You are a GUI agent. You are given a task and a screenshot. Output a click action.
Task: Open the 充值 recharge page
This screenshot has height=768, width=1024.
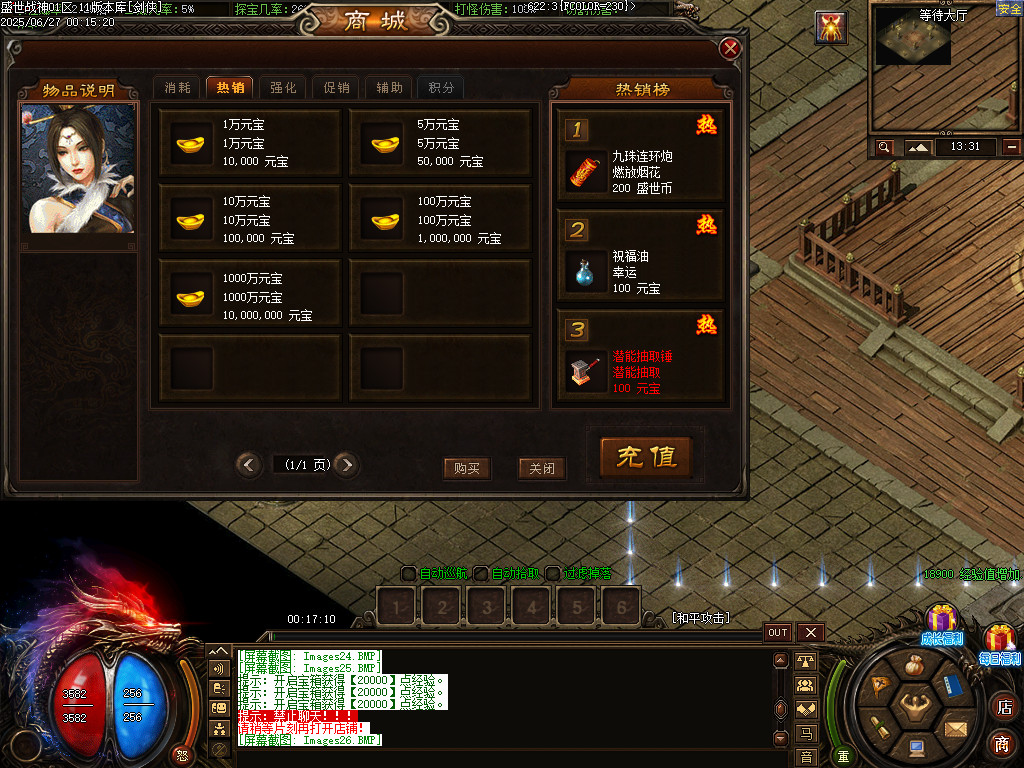(x=646, y=457)
